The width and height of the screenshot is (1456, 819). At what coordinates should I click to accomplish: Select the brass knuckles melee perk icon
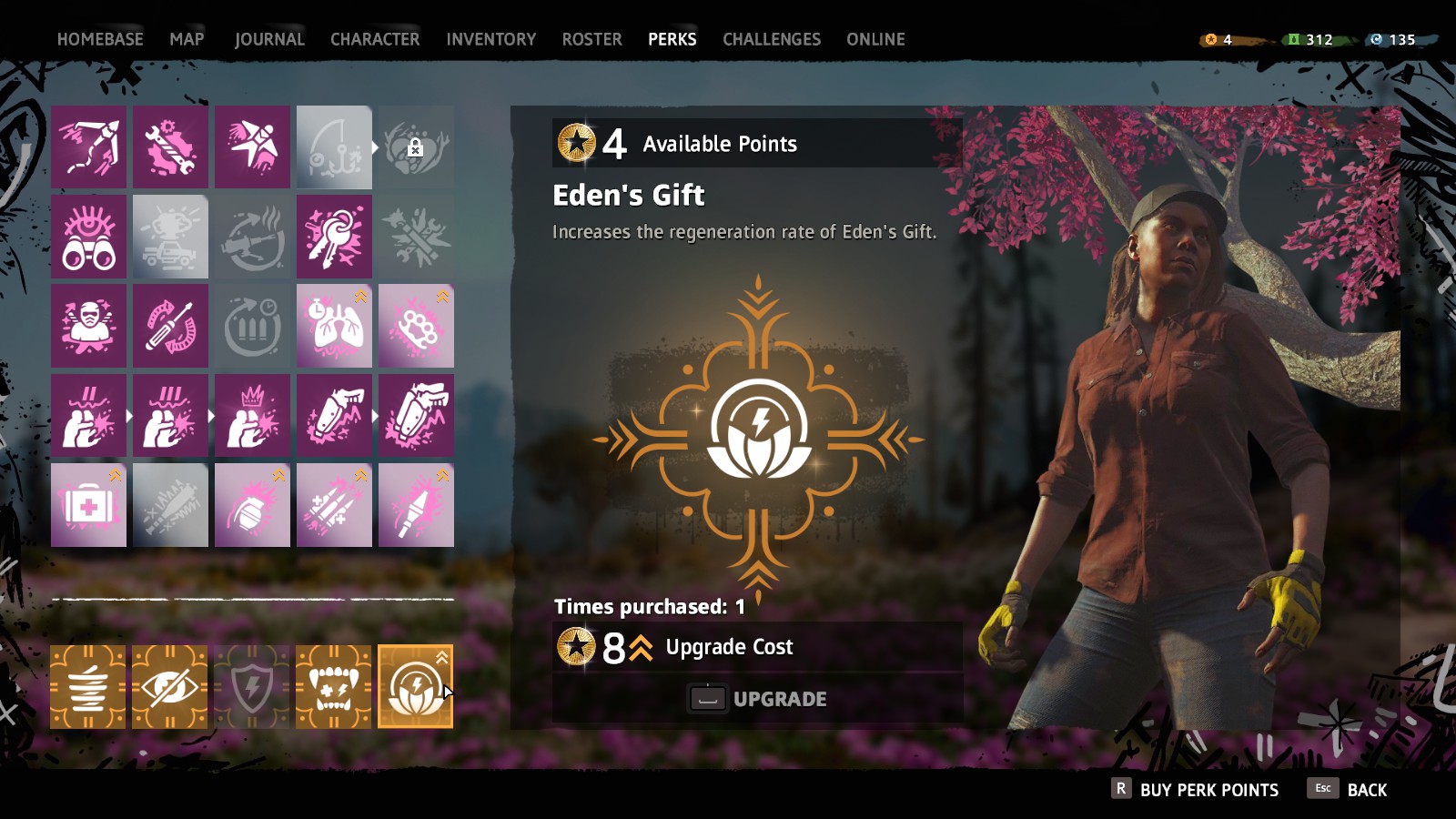416,325
